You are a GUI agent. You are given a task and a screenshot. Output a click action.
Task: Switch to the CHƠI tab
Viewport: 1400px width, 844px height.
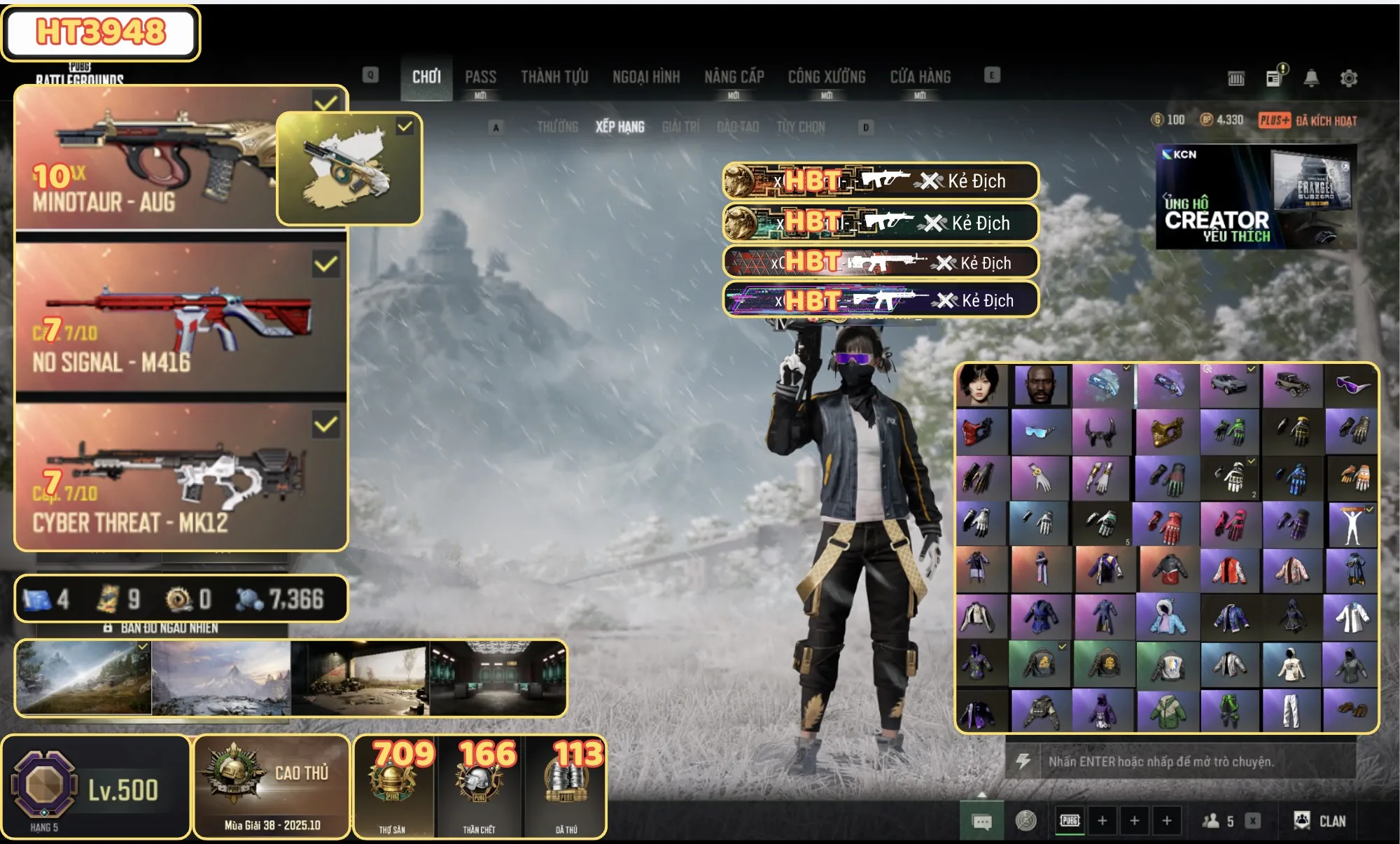[x=426, y=77]
